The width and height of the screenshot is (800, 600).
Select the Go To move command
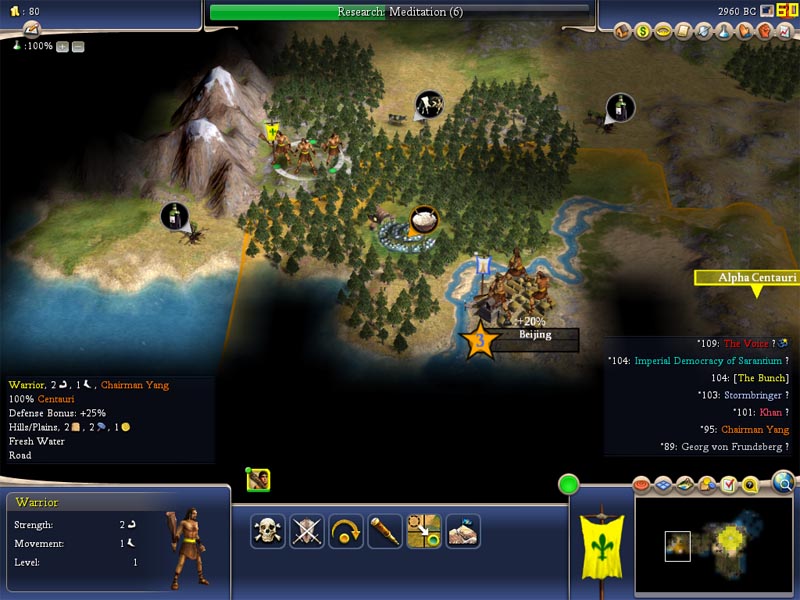(424, 531)
